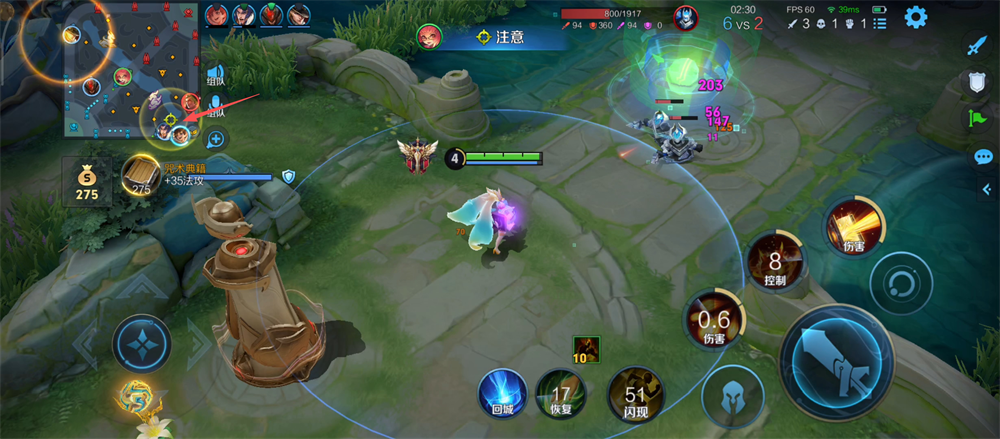The width and height of the screenshot is (1000, 439).
Task: Toggle the team microphone 组队 button
Action: 216,105
